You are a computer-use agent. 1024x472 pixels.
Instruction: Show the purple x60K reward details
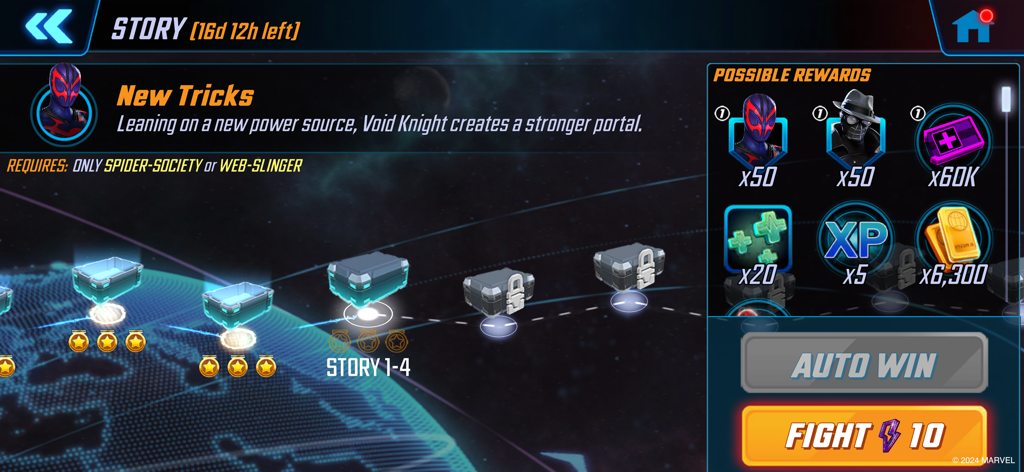coord(952,137)
